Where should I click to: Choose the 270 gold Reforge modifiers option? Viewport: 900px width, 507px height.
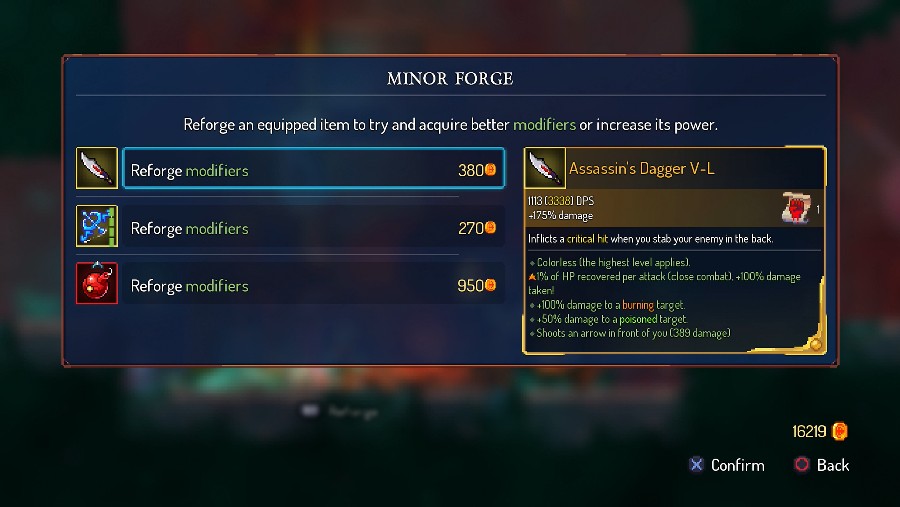[x=313, y=228]
